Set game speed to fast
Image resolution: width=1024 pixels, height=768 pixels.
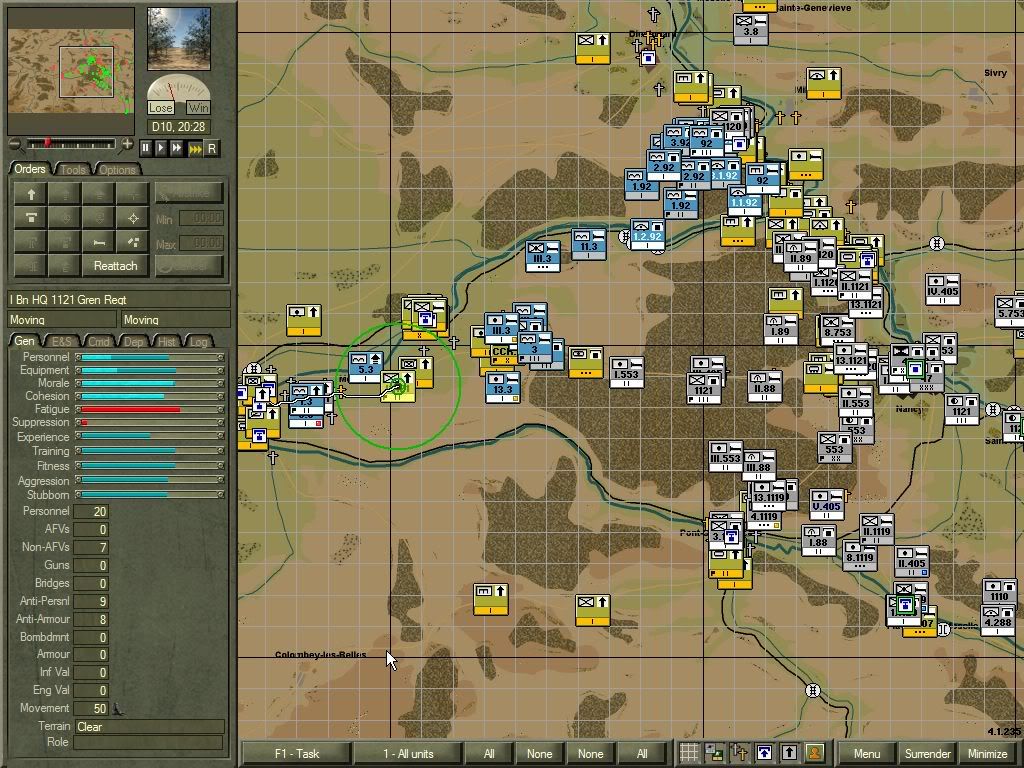click(x=177, y=148)
